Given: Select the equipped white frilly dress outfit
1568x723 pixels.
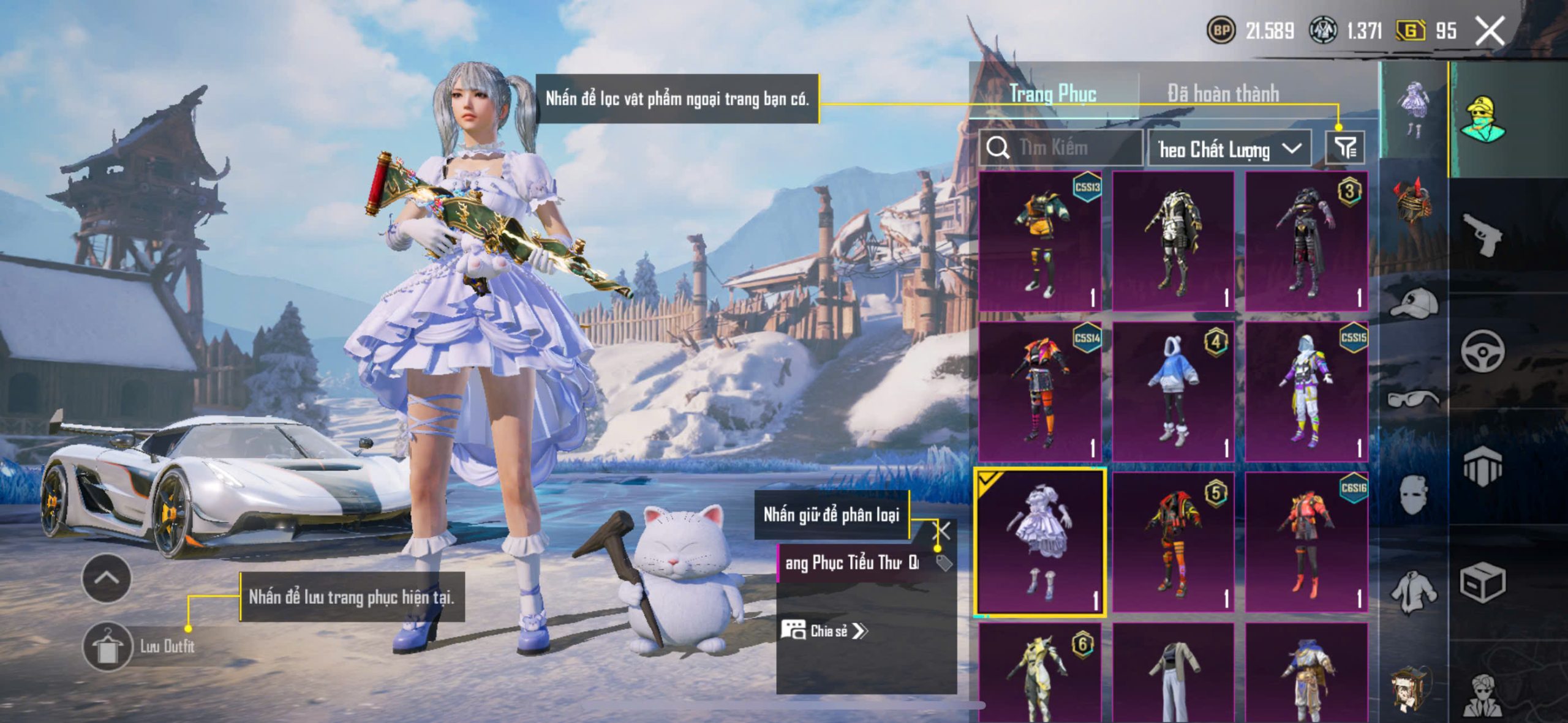Looking at the screenshot, I should tap(1040, 542).
